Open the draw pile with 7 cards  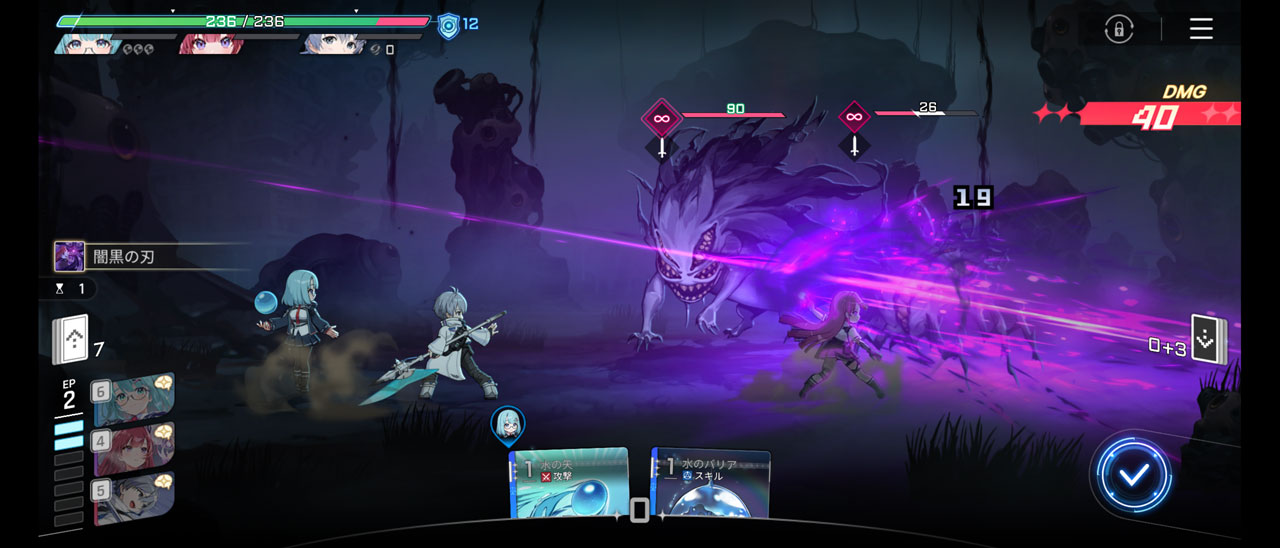tap(71, 341)
